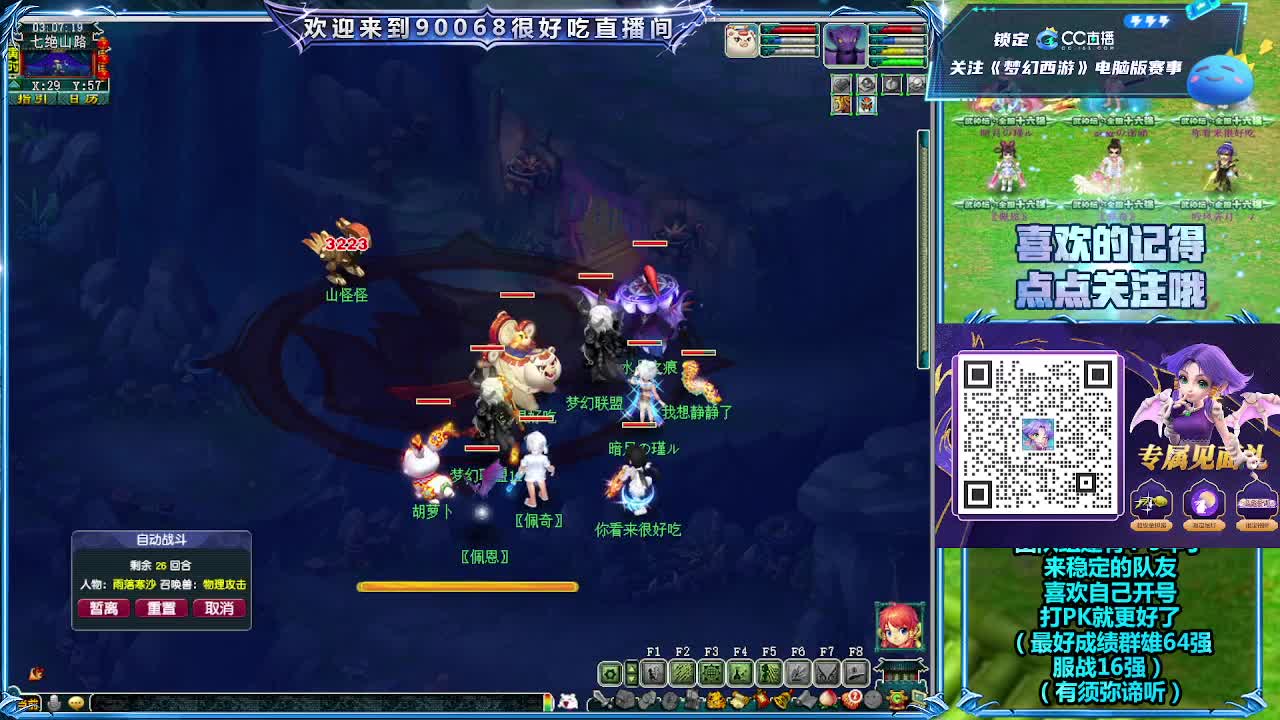
Task: Collapse the minimap with the green arrow
Action: pyautogui.click(x=13, y=85)
